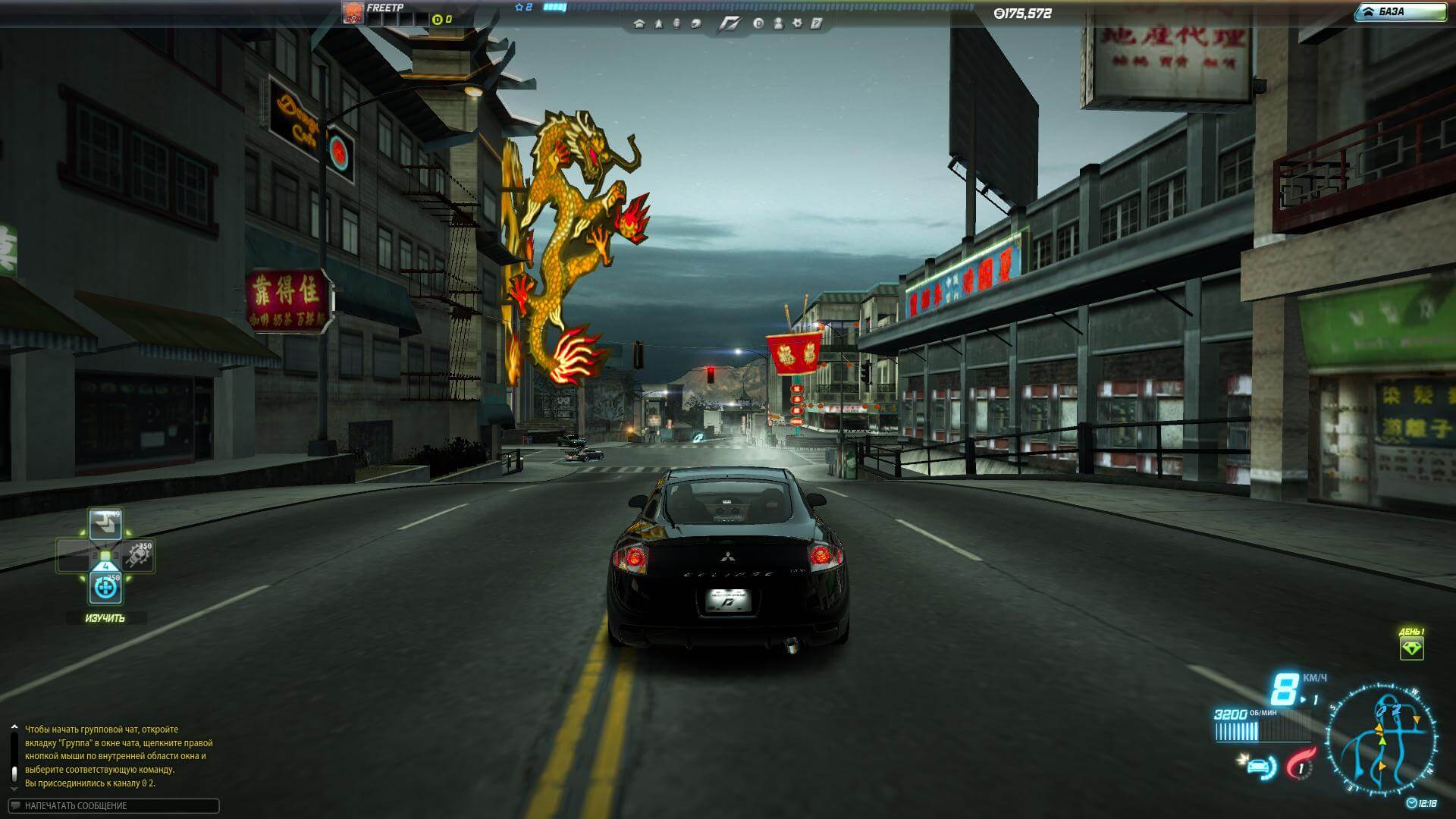This screenshot has height=819, width=1456.
Task: Open settings via the gear icon
Action: (797, 24)
